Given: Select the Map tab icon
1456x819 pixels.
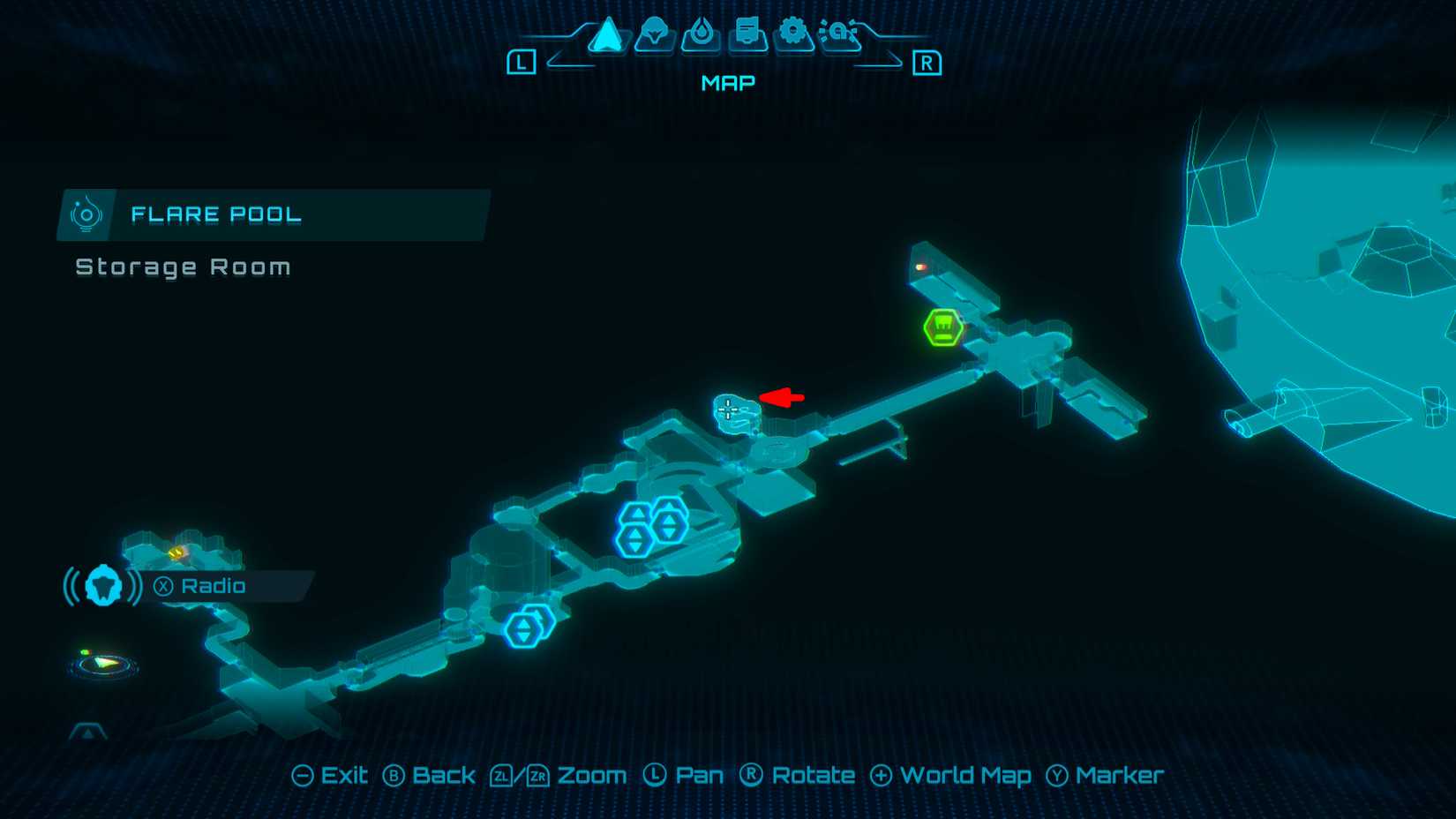Looking at the screenshot, I should 608,36.
